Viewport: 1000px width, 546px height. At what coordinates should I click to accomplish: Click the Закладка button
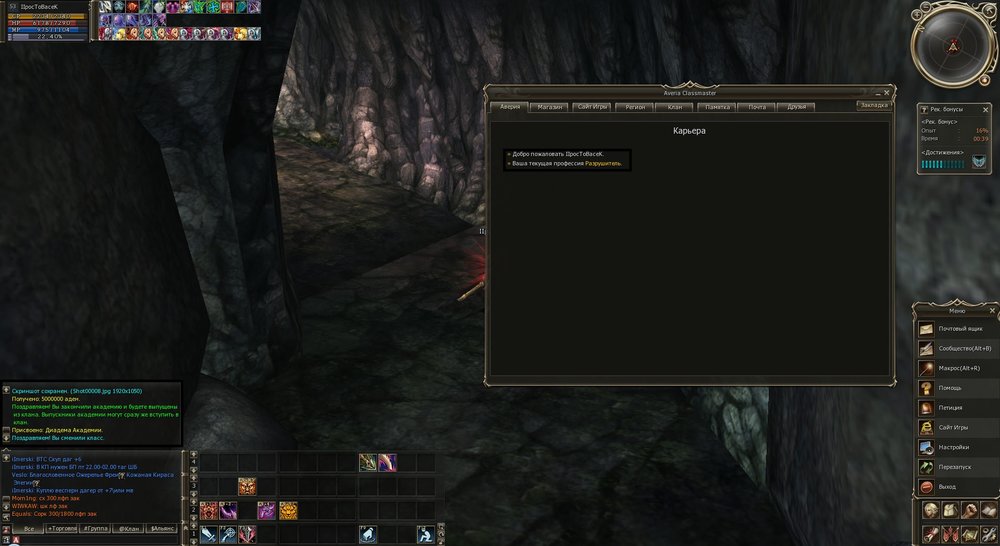(873, 104)
